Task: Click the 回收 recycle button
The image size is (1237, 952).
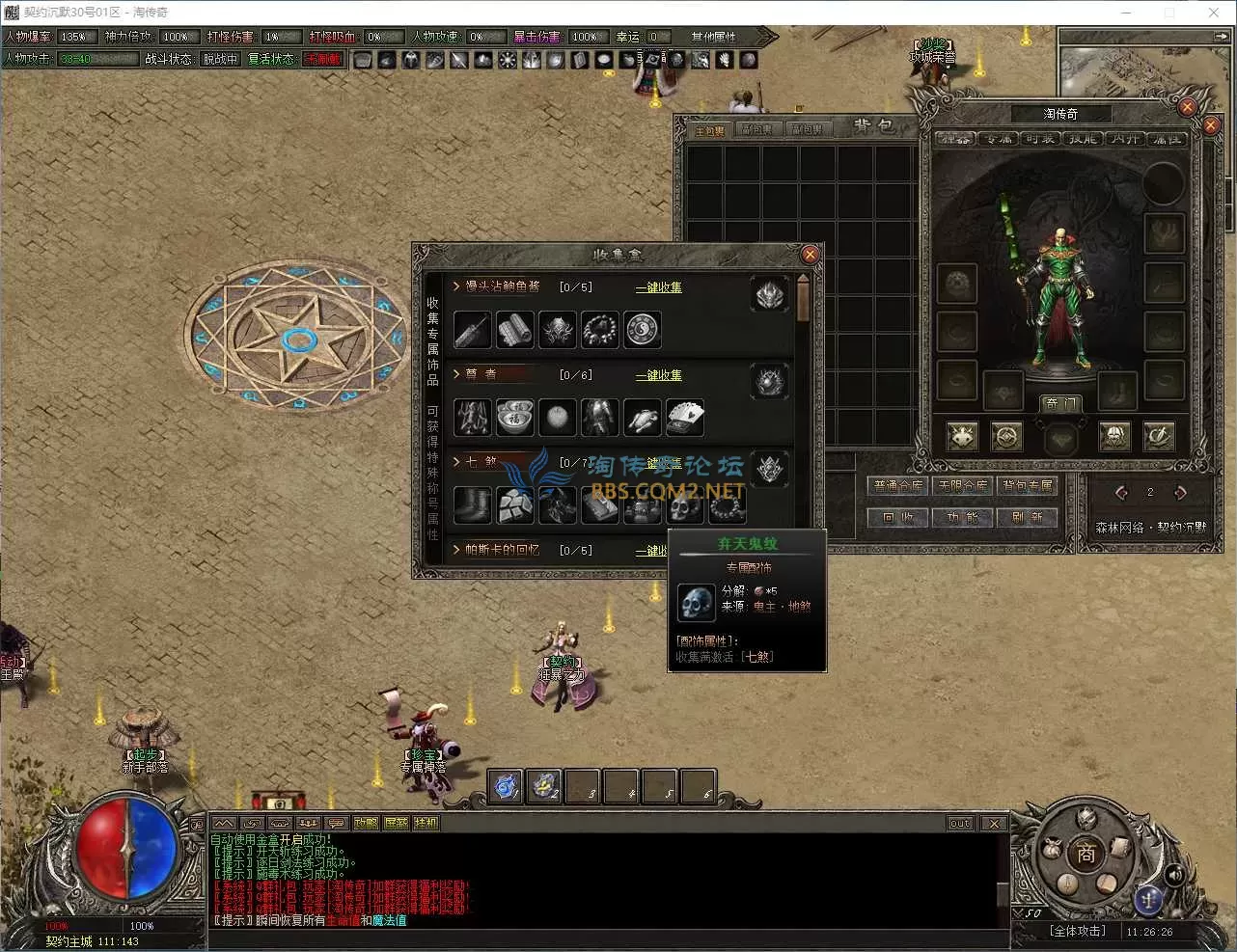Action: pos(897,518)
